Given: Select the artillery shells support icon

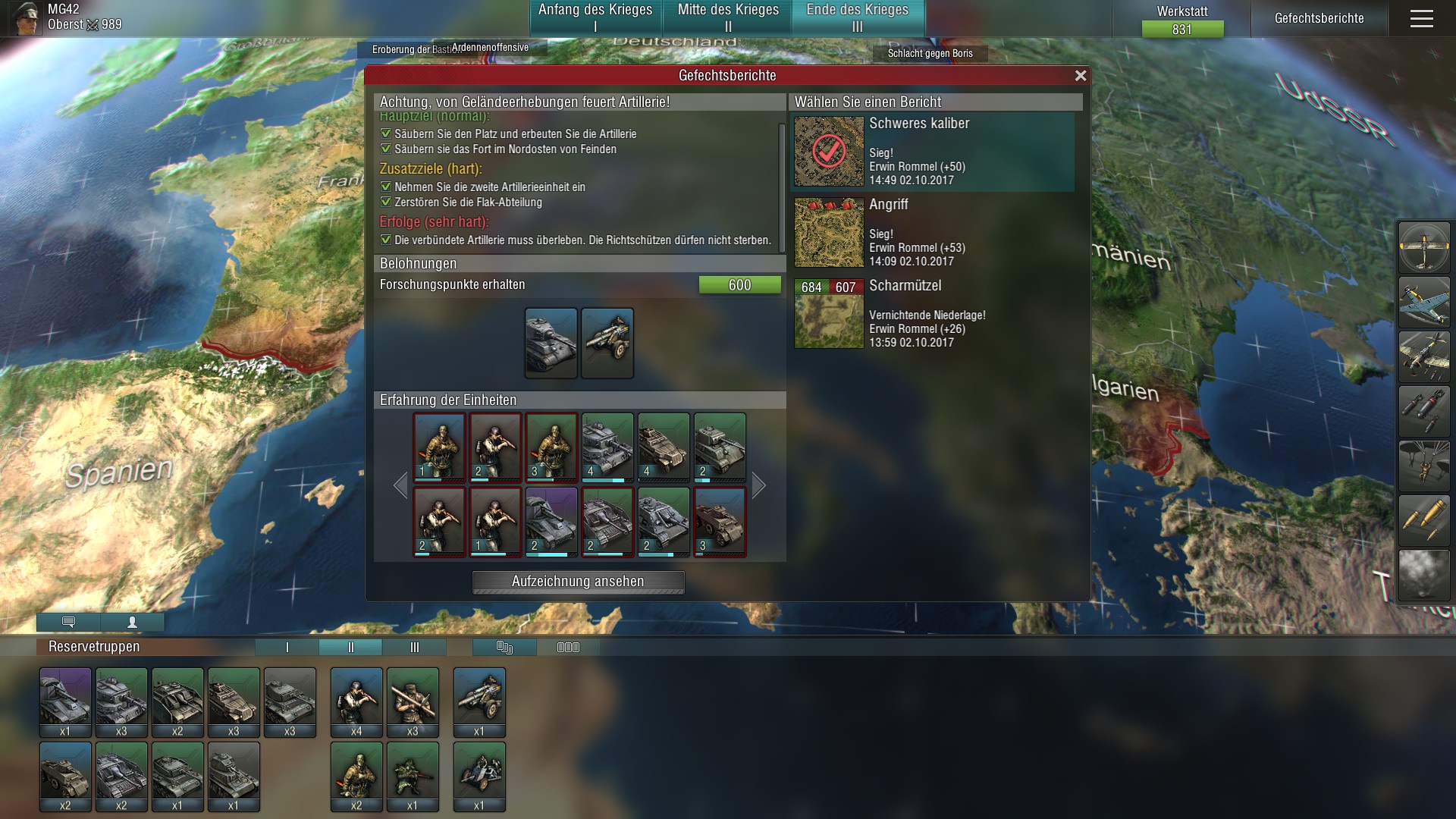Looking at the screenshot, I should 1424,521.
